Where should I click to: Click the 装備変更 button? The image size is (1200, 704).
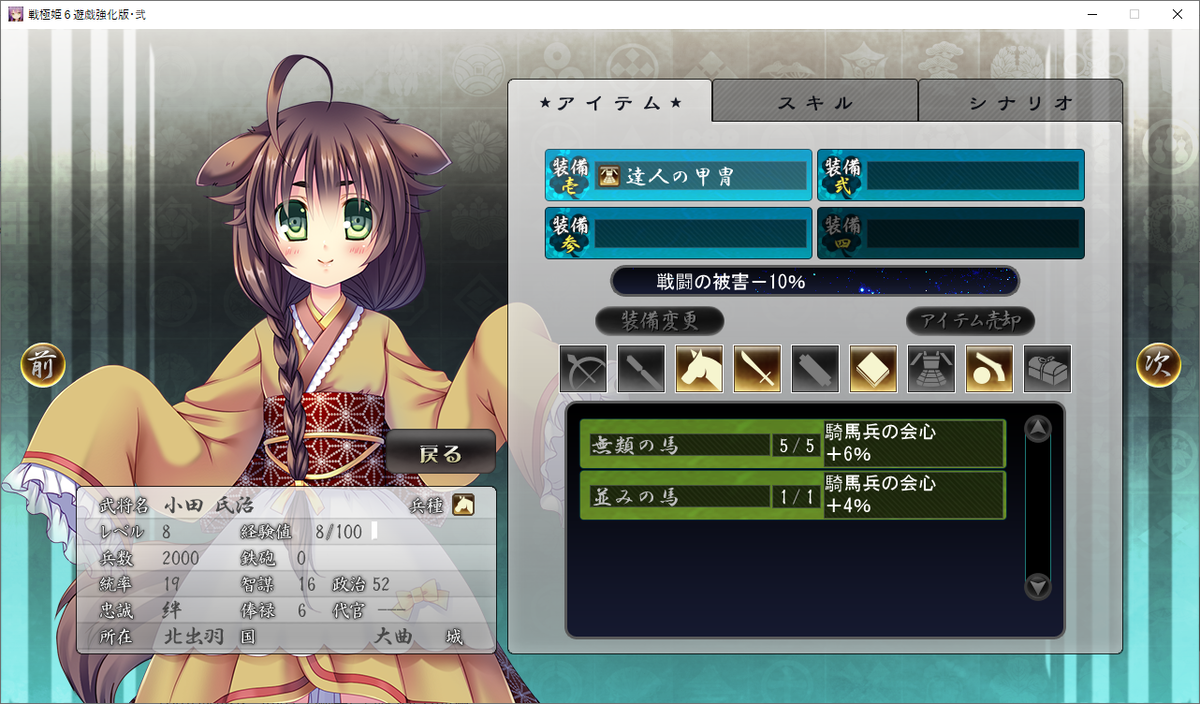point(659,321)
